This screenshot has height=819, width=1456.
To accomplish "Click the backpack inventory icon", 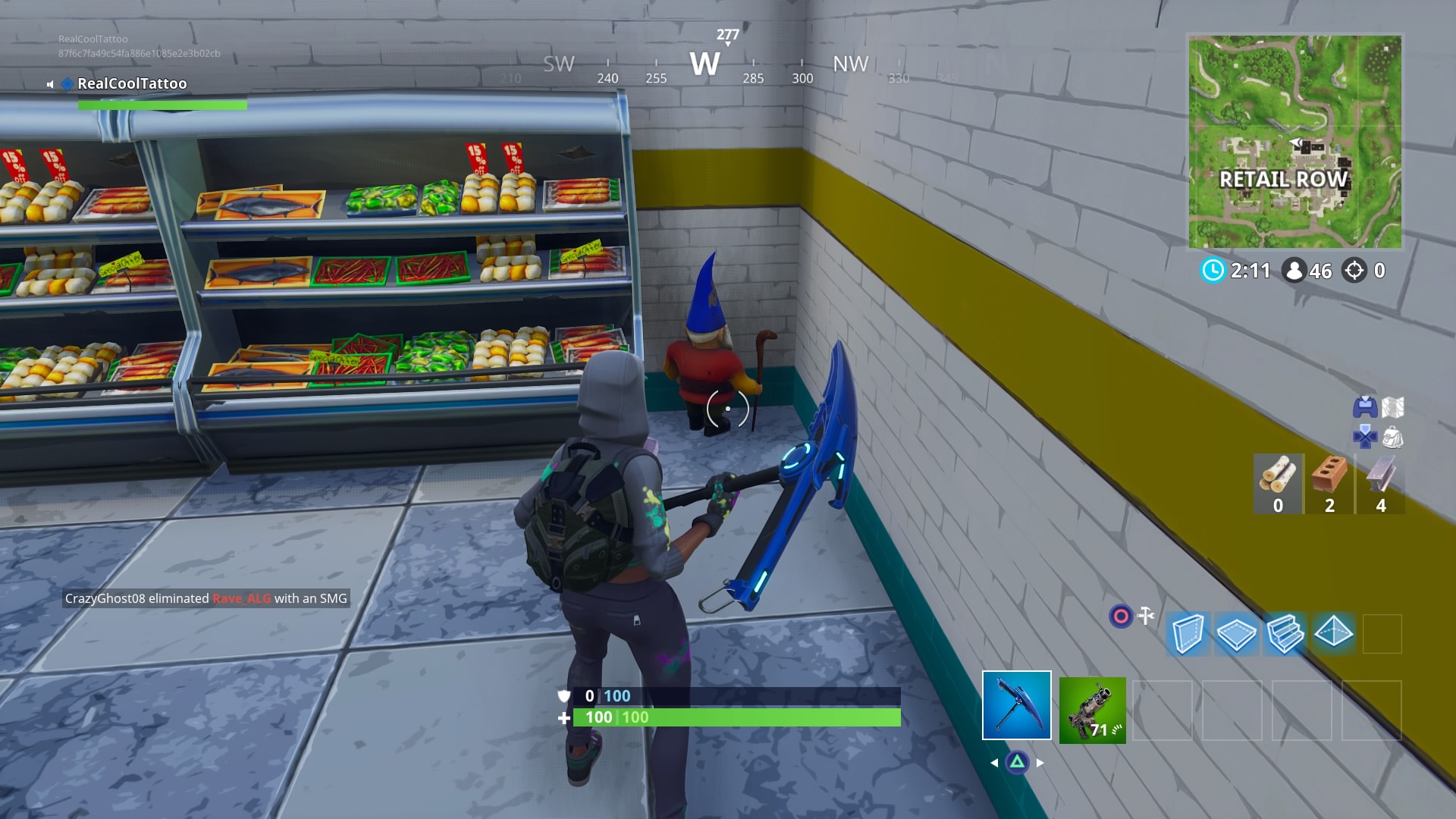I will tap(1394, 438).
